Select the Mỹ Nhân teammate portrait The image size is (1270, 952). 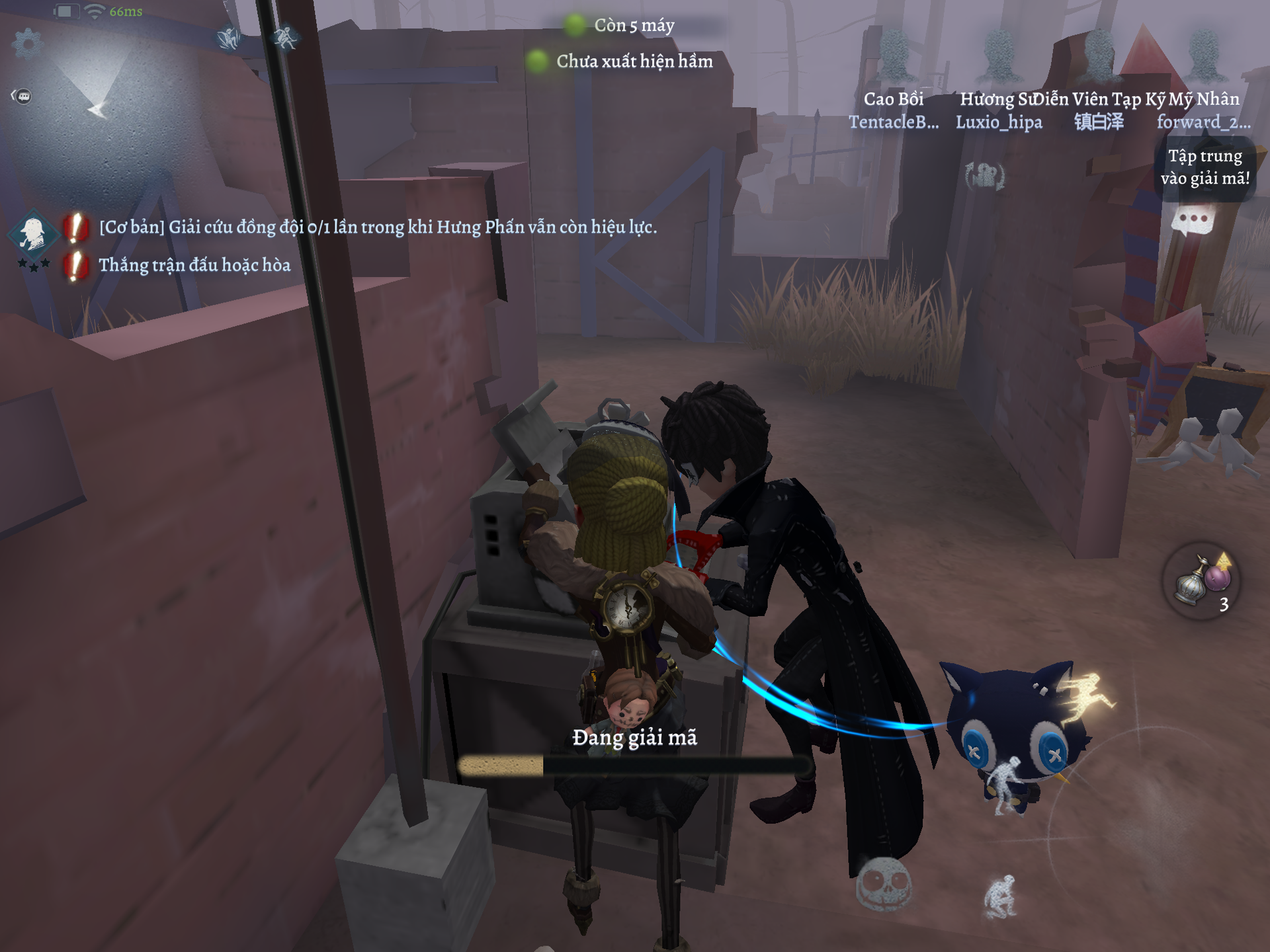(1203, 57)
